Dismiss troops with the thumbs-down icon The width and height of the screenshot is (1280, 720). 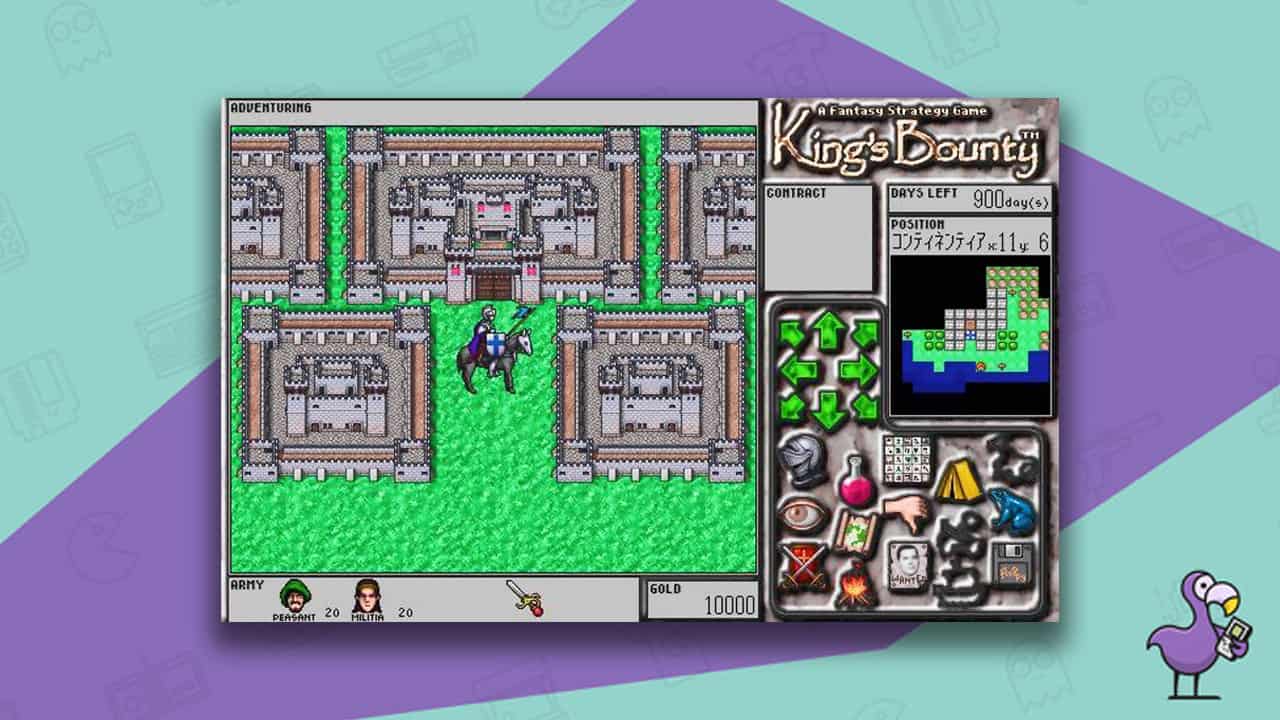tap(904, 512)
